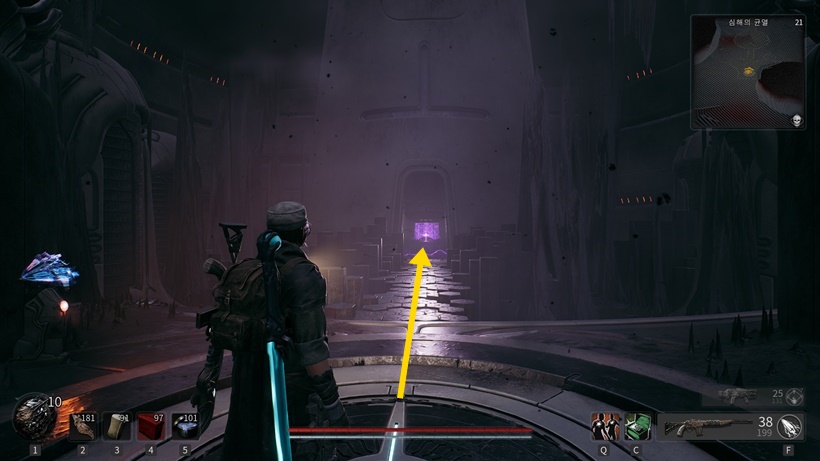Select the dark ore consumable in slot 1
Screen dimensions: 820x461
point(35,418)
